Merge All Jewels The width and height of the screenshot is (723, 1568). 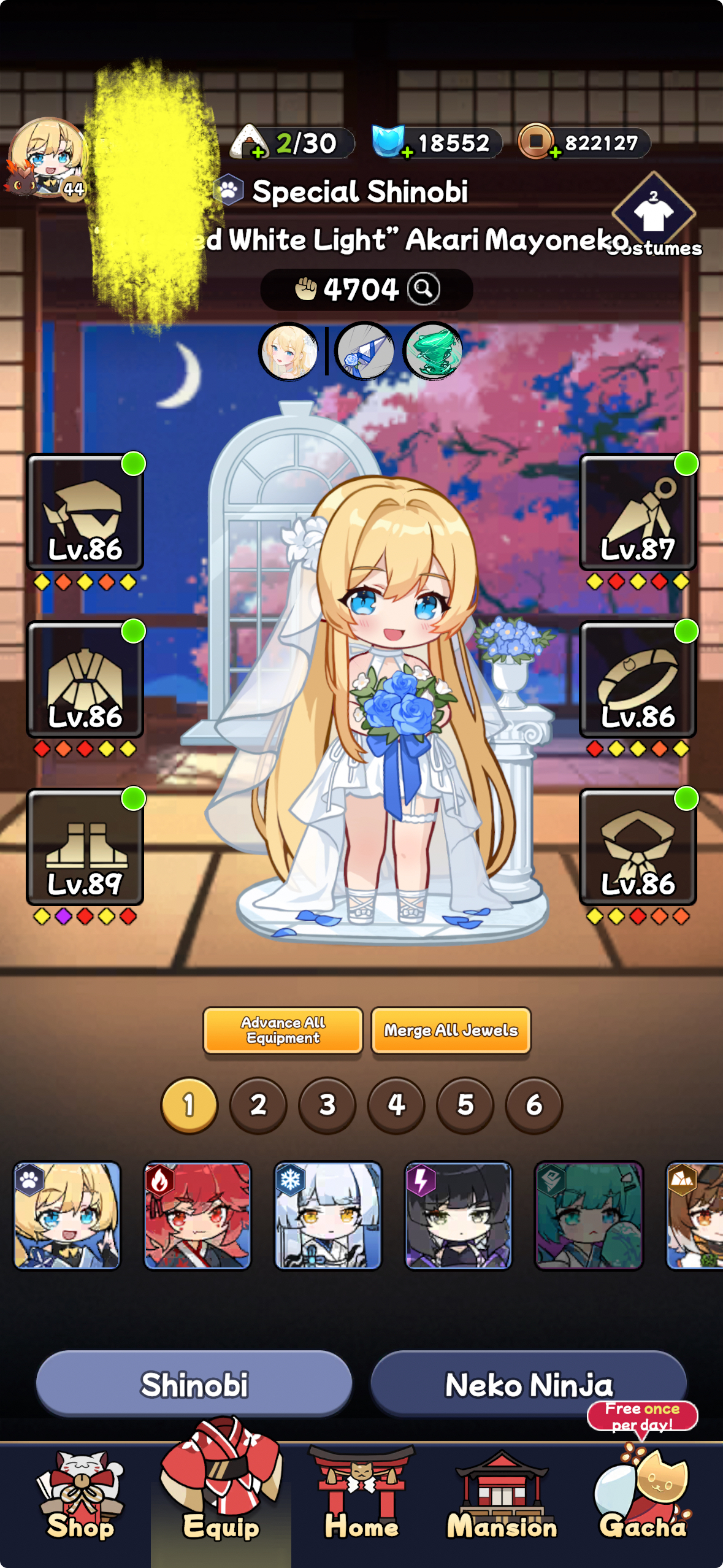click(x=451, y=1030)
